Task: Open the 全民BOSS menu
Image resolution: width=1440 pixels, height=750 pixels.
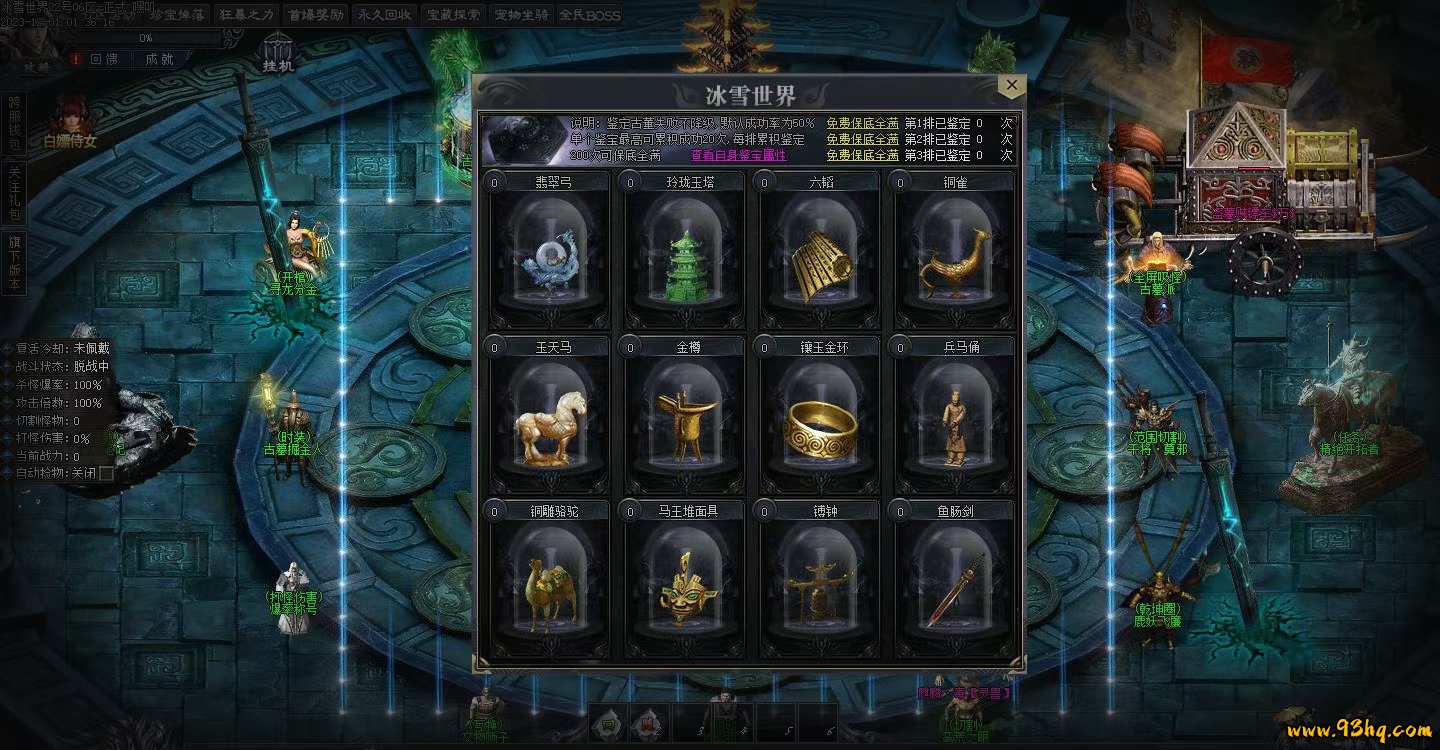Action: (589, 15)
